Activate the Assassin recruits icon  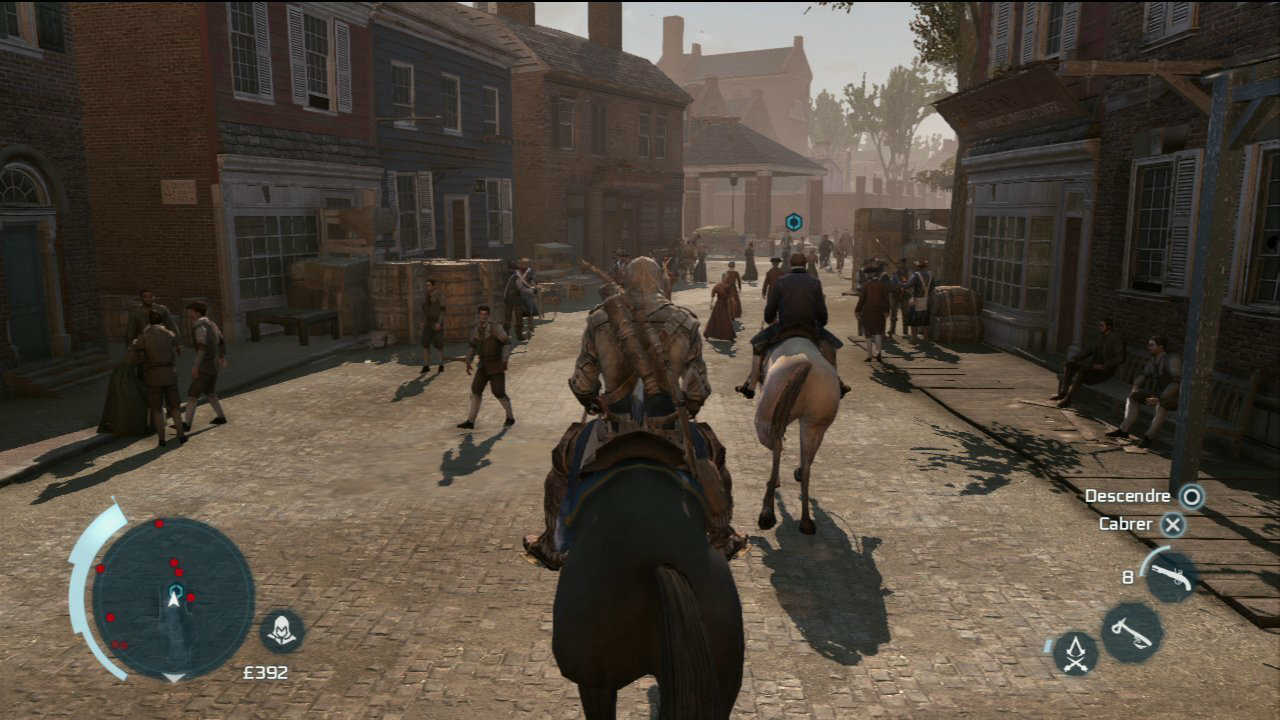coord(1075,653)
